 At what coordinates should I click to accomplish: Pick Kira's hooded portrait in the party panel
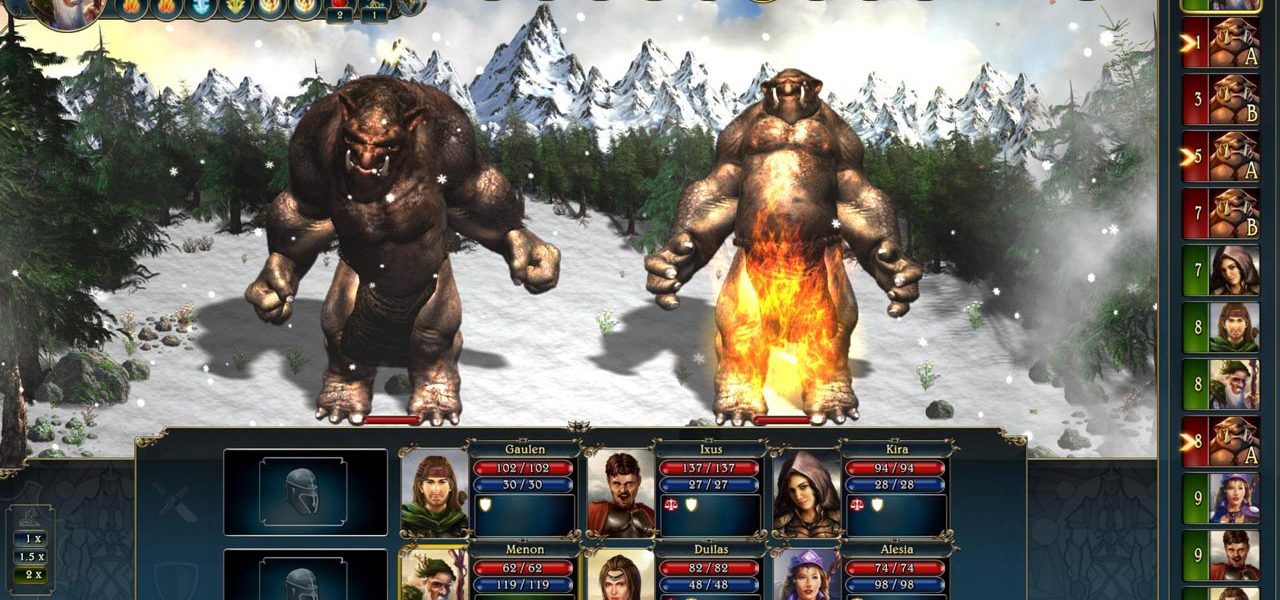point(806,492)
